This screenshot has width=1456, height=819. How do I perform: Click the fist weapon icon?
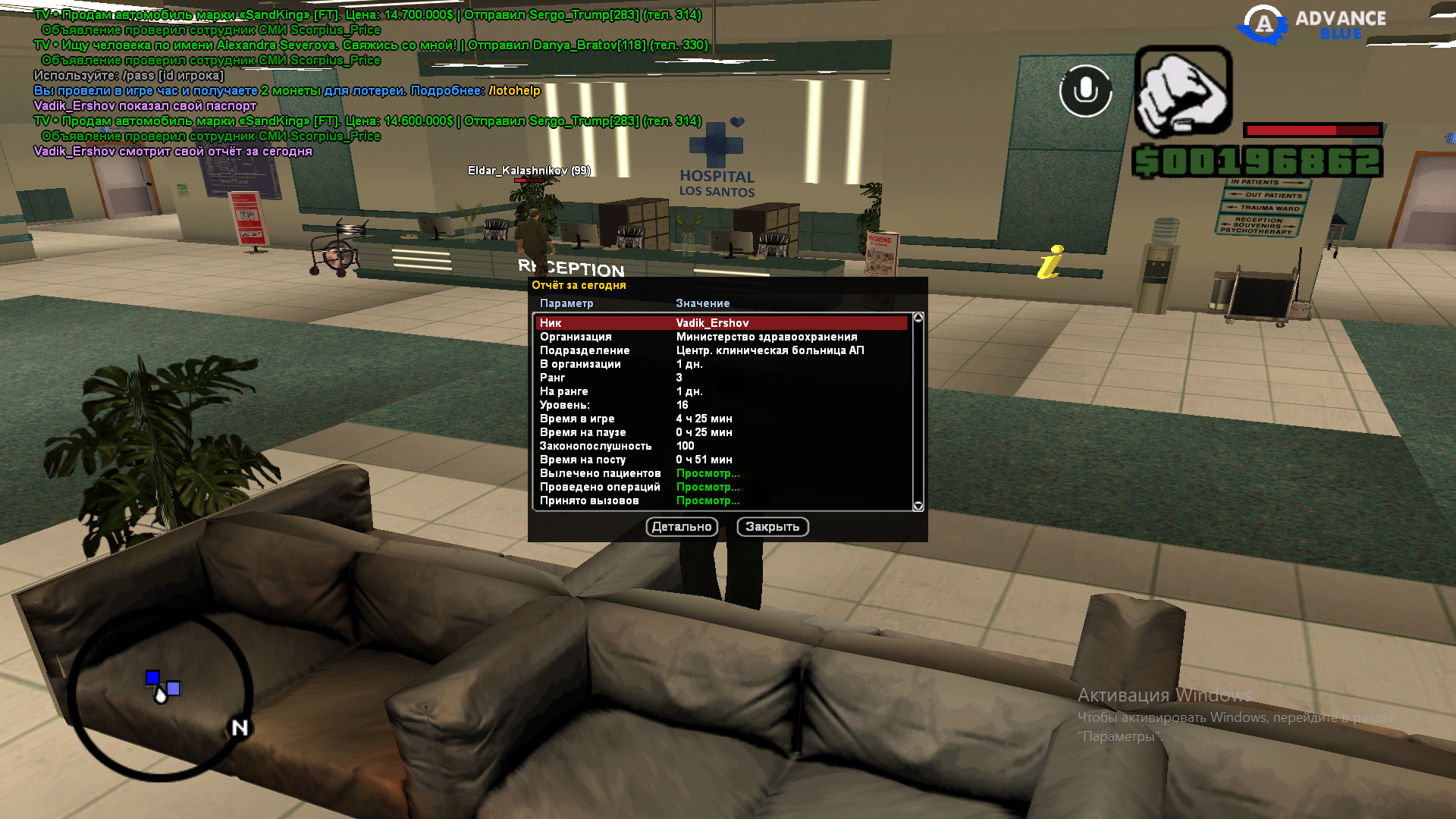click(1183, 92)
